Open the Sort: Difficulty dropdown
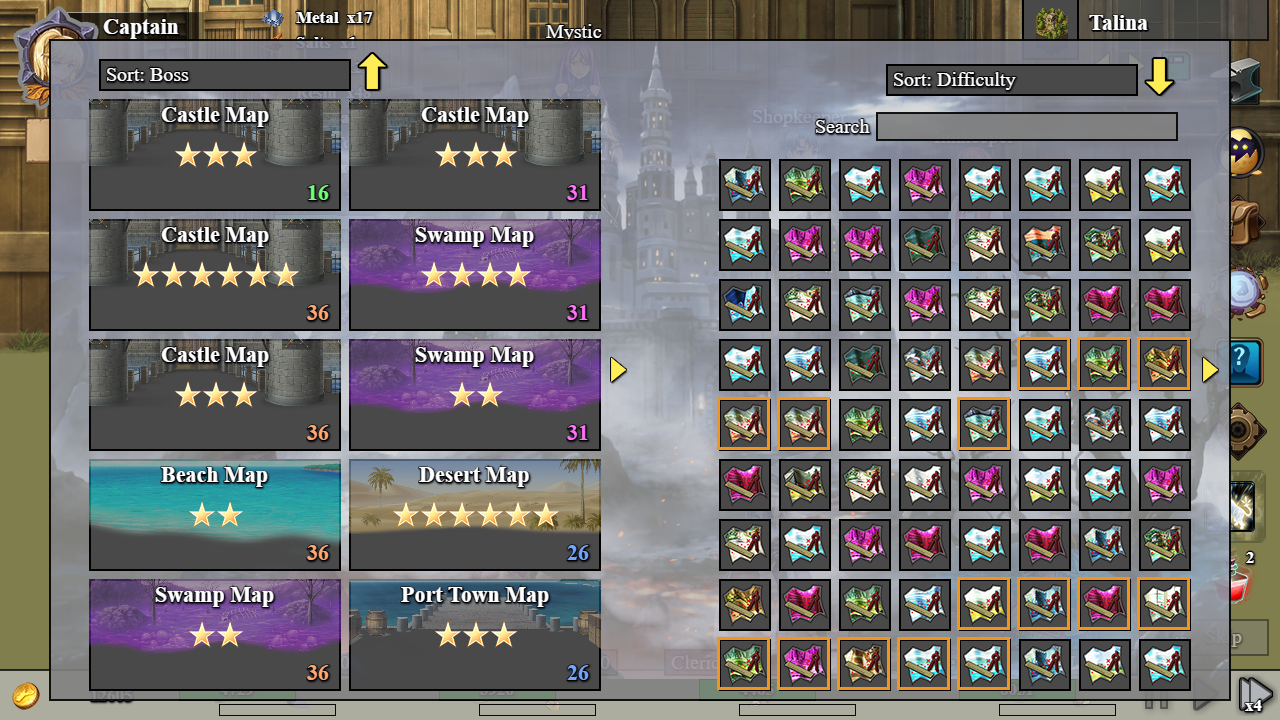 pyautogui.click(x=1011, y=80)
